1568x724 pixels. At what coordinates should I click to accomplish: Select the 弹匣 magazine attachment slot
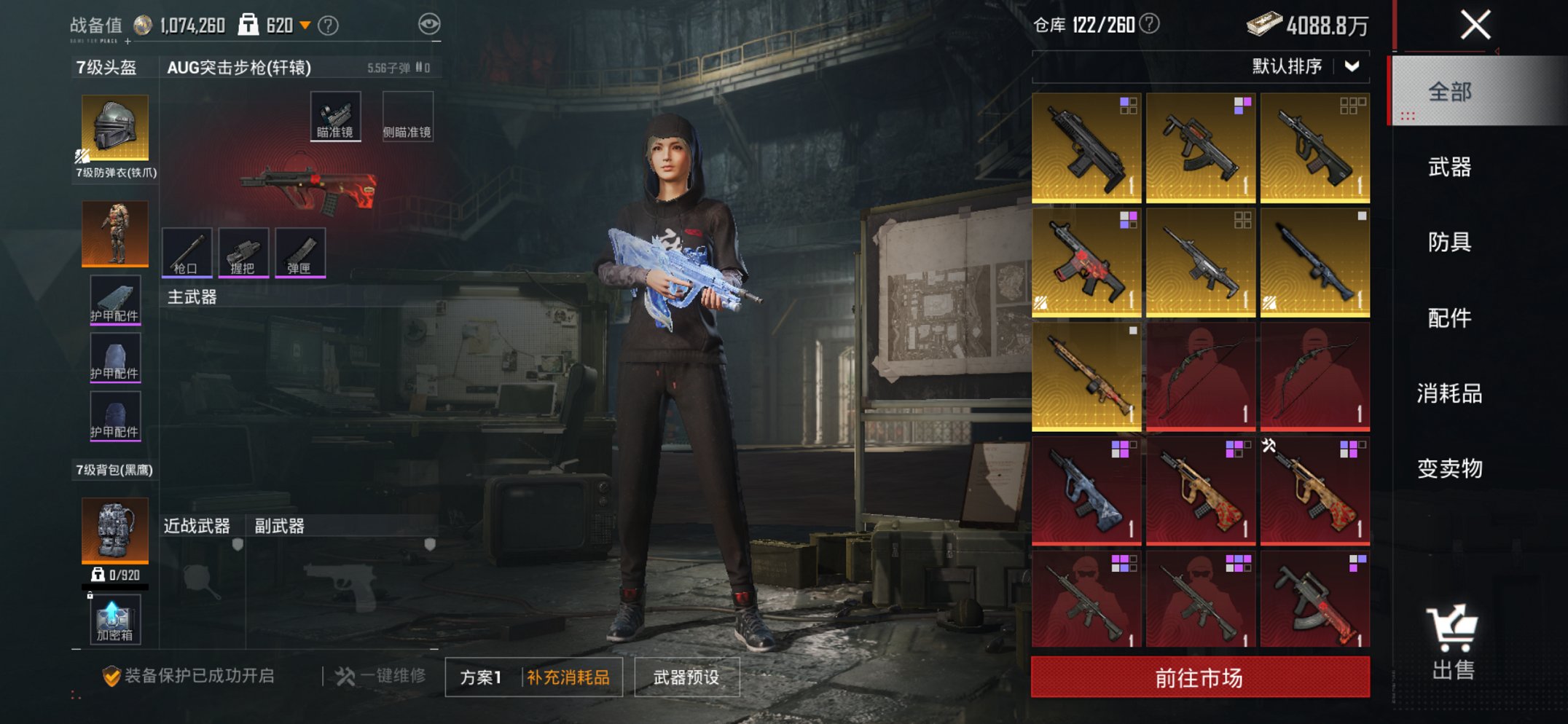[299, 253]
